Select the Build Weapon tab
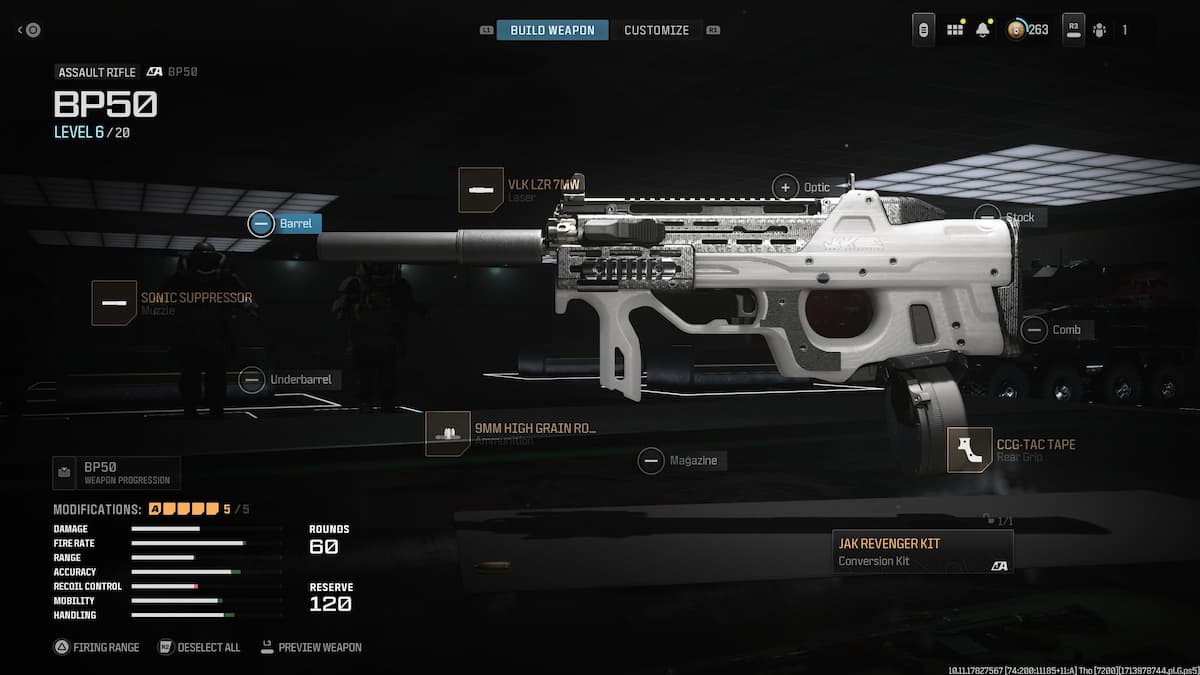 (552, 30)
